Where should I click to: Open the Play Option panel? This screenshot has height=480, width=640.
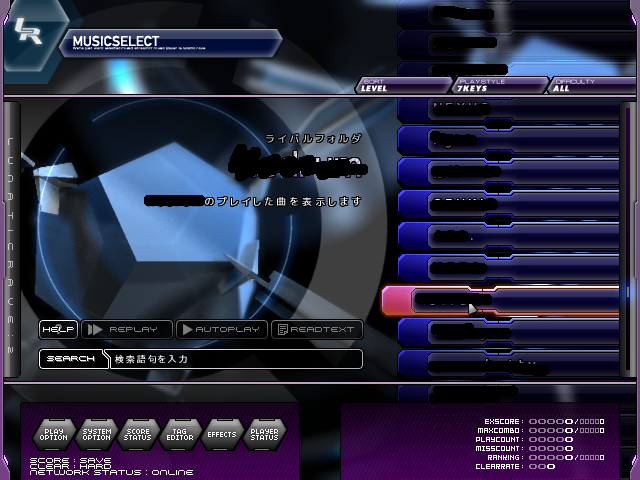tap(53, 434)
